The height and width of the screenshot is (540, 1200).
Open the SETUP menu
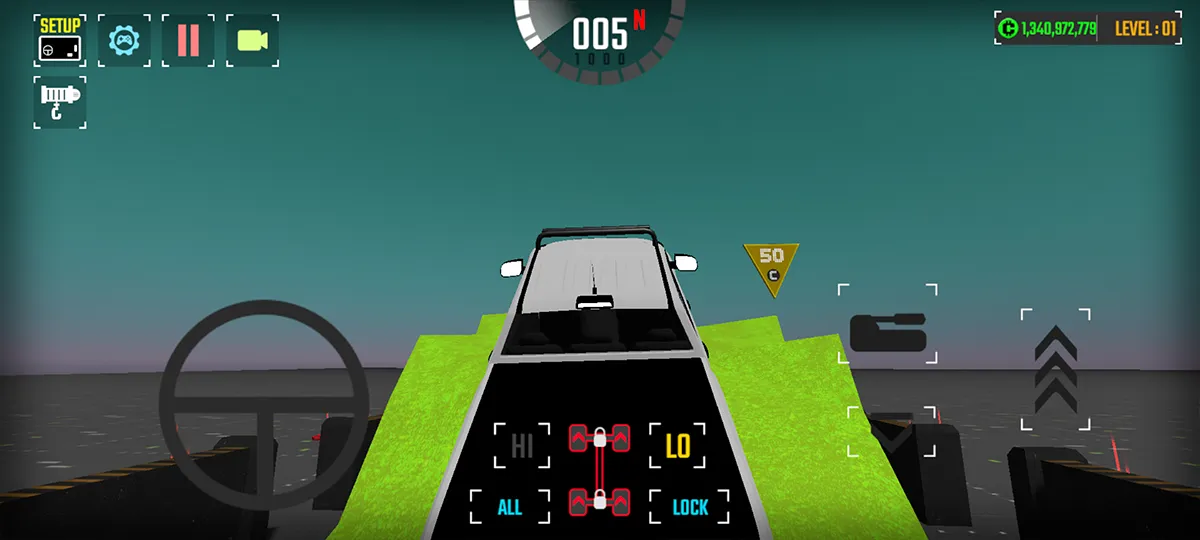point(59,40)
